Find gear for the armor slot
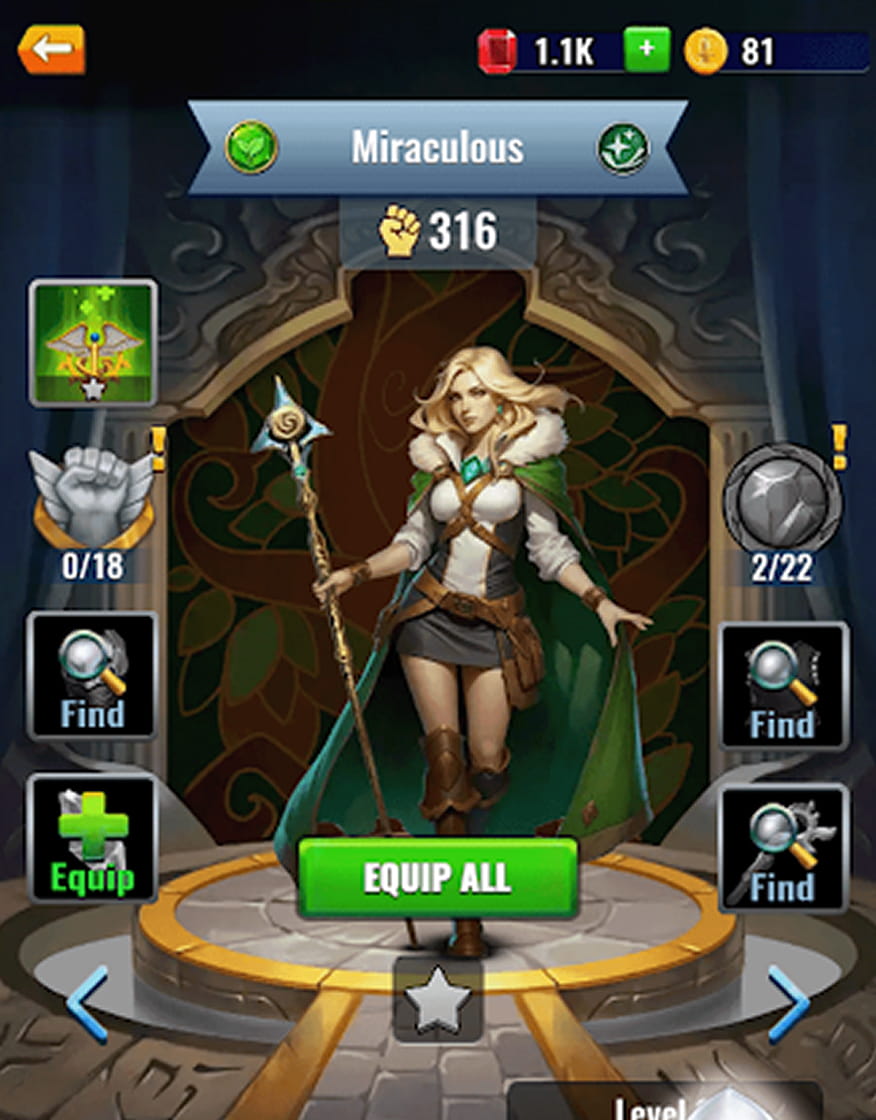 tap(92, 675)
